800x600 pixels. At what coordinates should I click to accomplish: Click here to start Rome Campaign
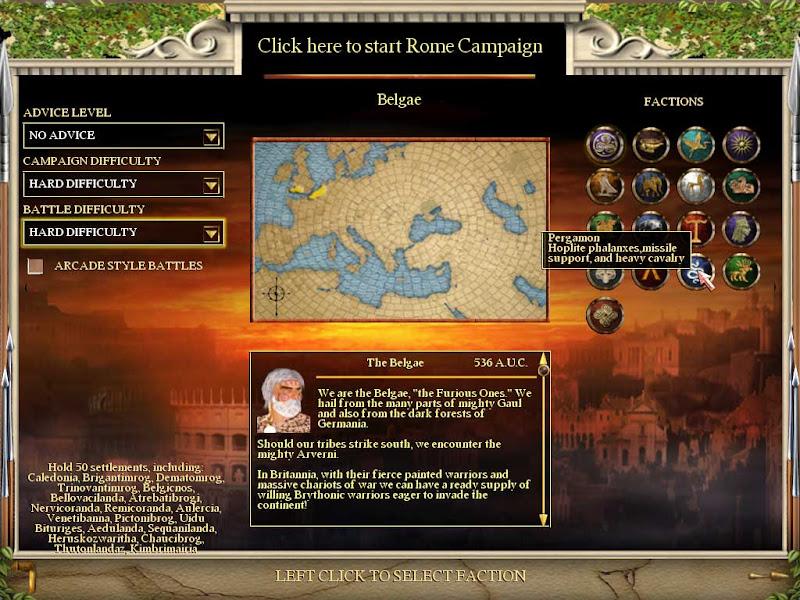click(400, 46)
